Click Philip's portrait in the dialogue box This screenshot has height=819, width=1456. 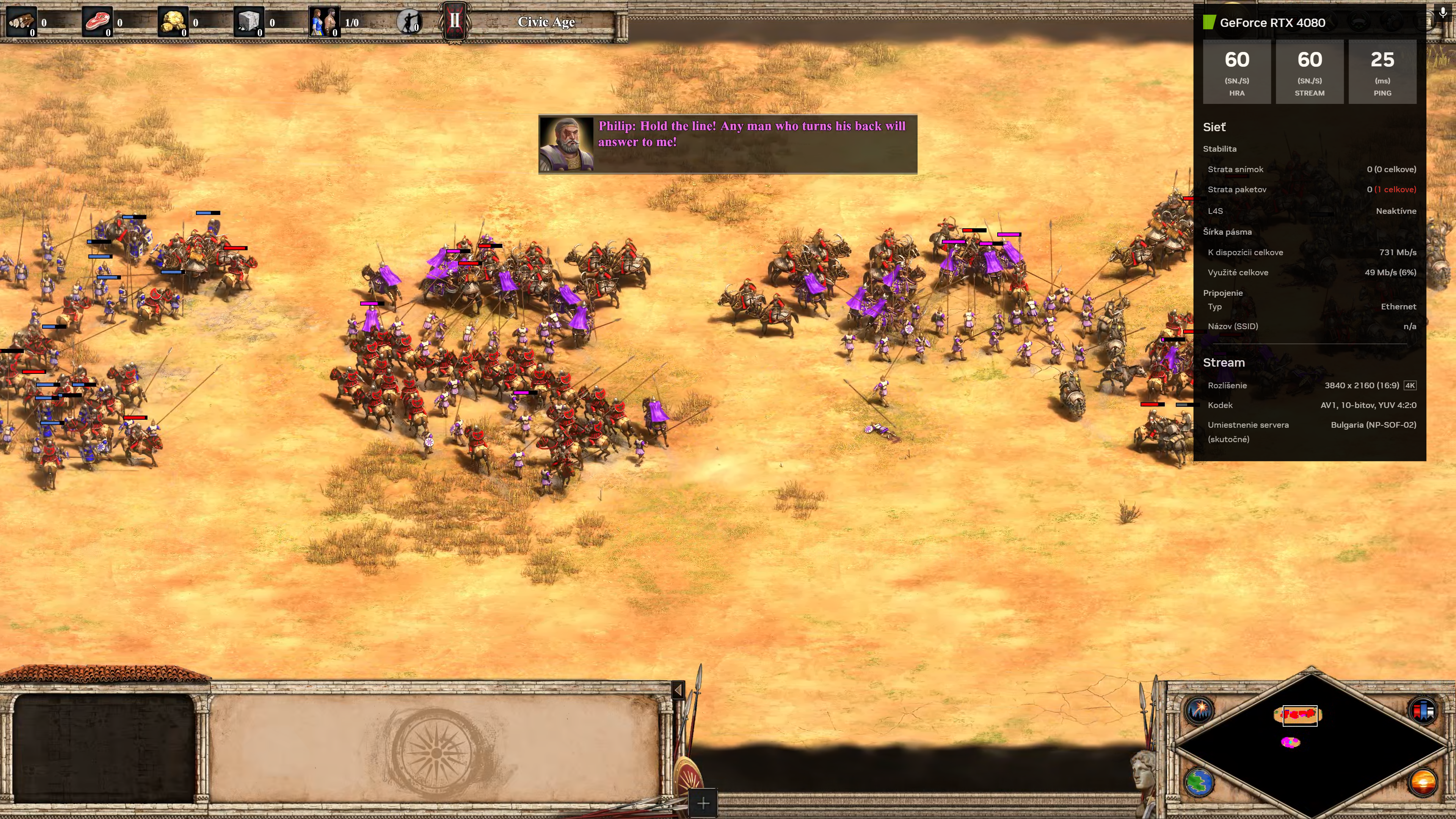pos(566,144)
